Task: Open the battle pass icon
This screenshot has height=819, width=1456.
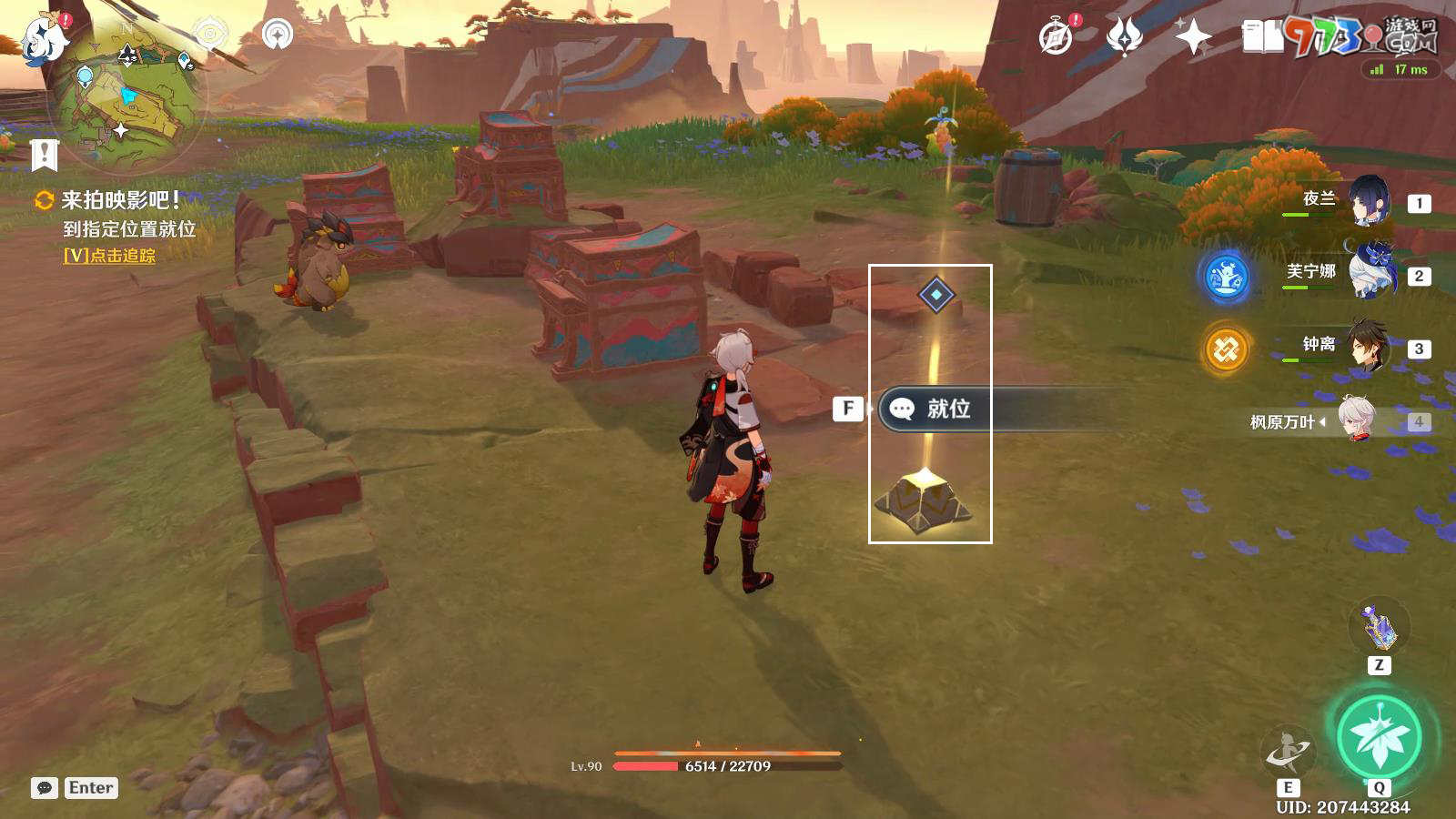Action: [1125, 36]
